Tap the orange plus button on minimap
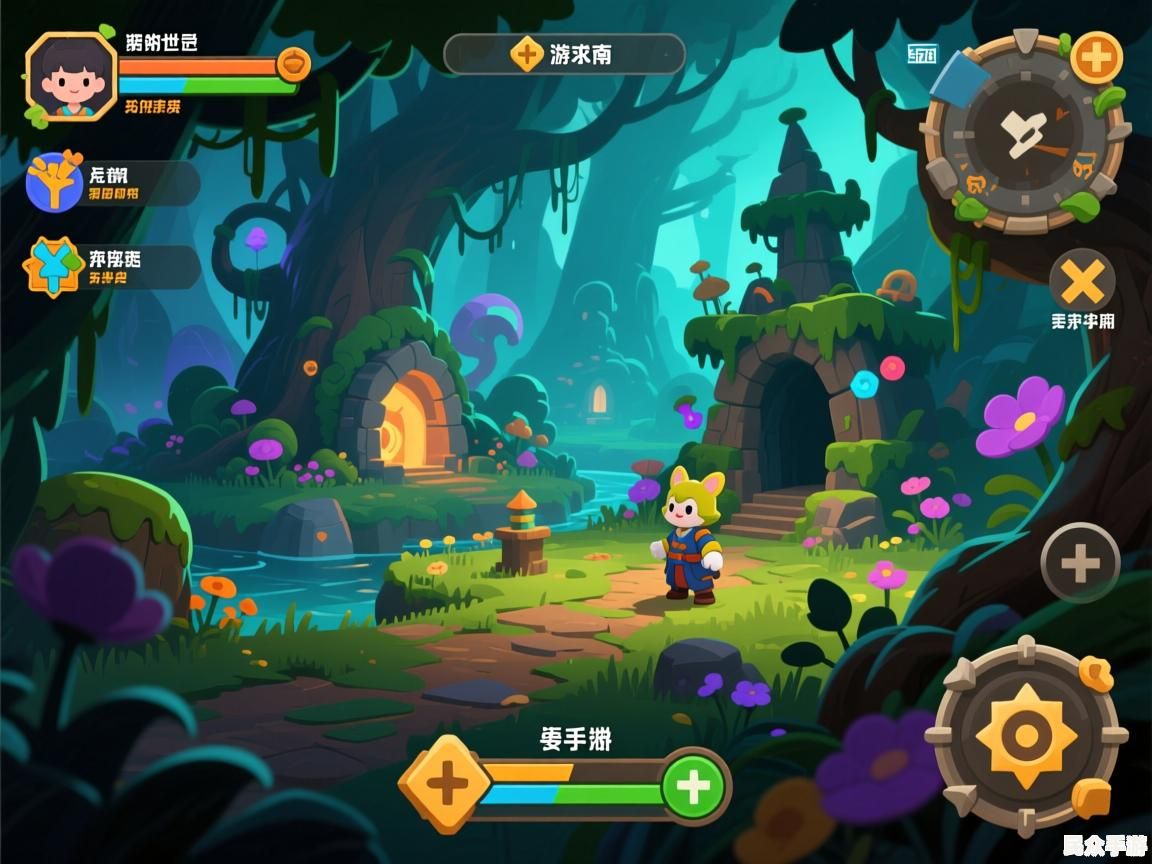This screenshot has width=1152, height=864. 1096,57
